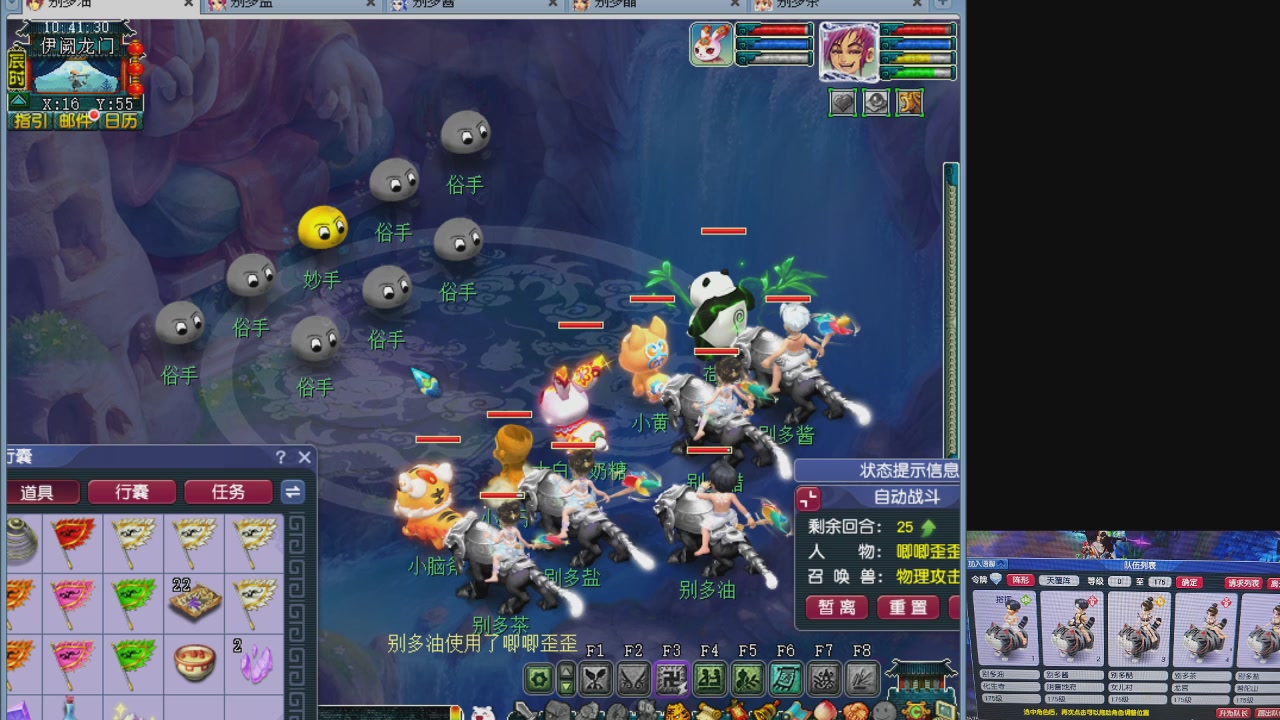Click the pagoda icon beside the F8 skill
The image size is (1280, 720).
pos(919,680)
